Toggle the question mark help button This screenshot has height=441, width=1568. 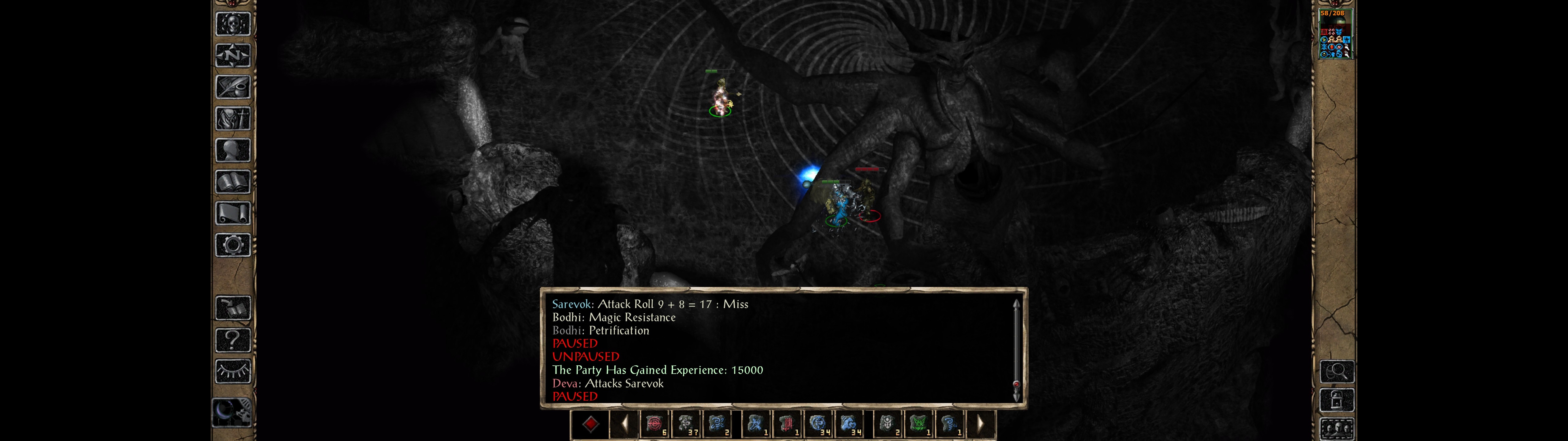pos(233,339)
